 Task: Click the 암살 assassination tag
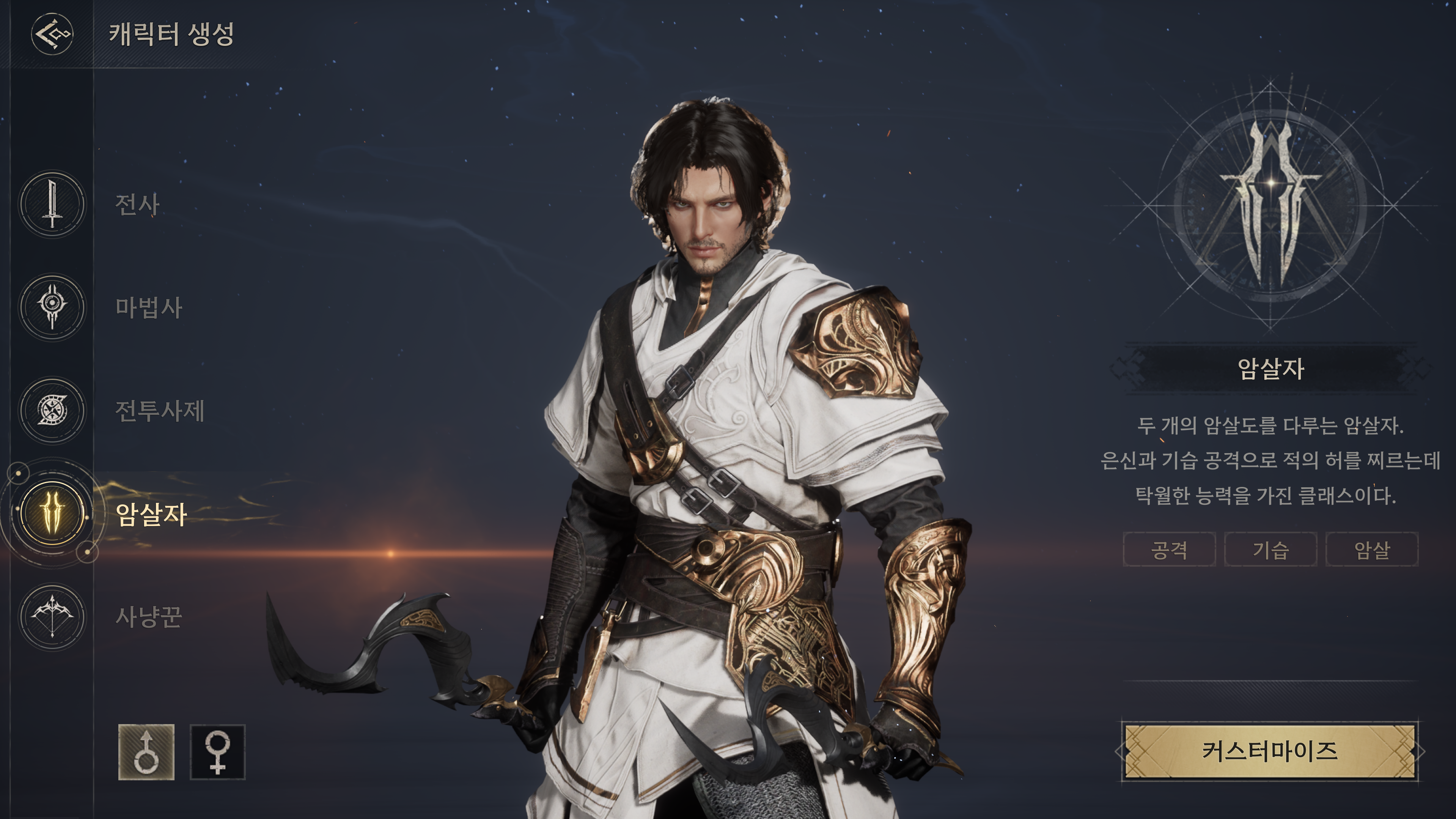pyautogui.click(x=1372, y=549)
